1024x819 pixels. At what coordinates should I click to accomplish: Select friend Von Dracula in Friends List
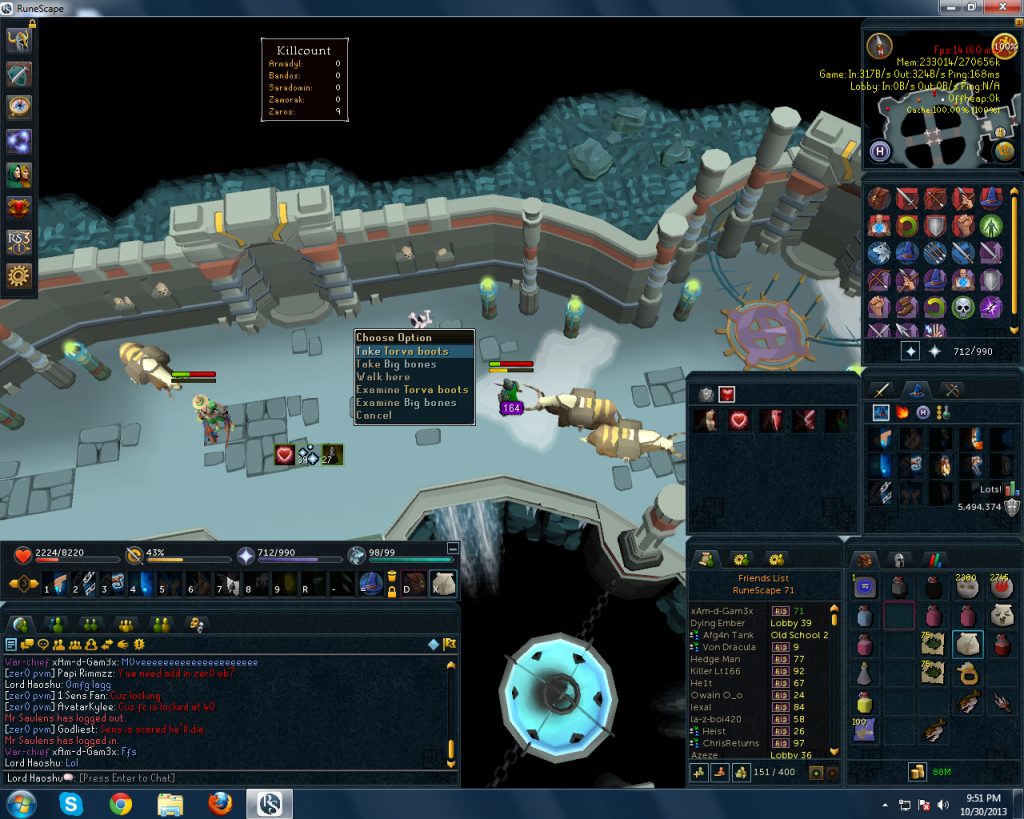tap(725, 647)
